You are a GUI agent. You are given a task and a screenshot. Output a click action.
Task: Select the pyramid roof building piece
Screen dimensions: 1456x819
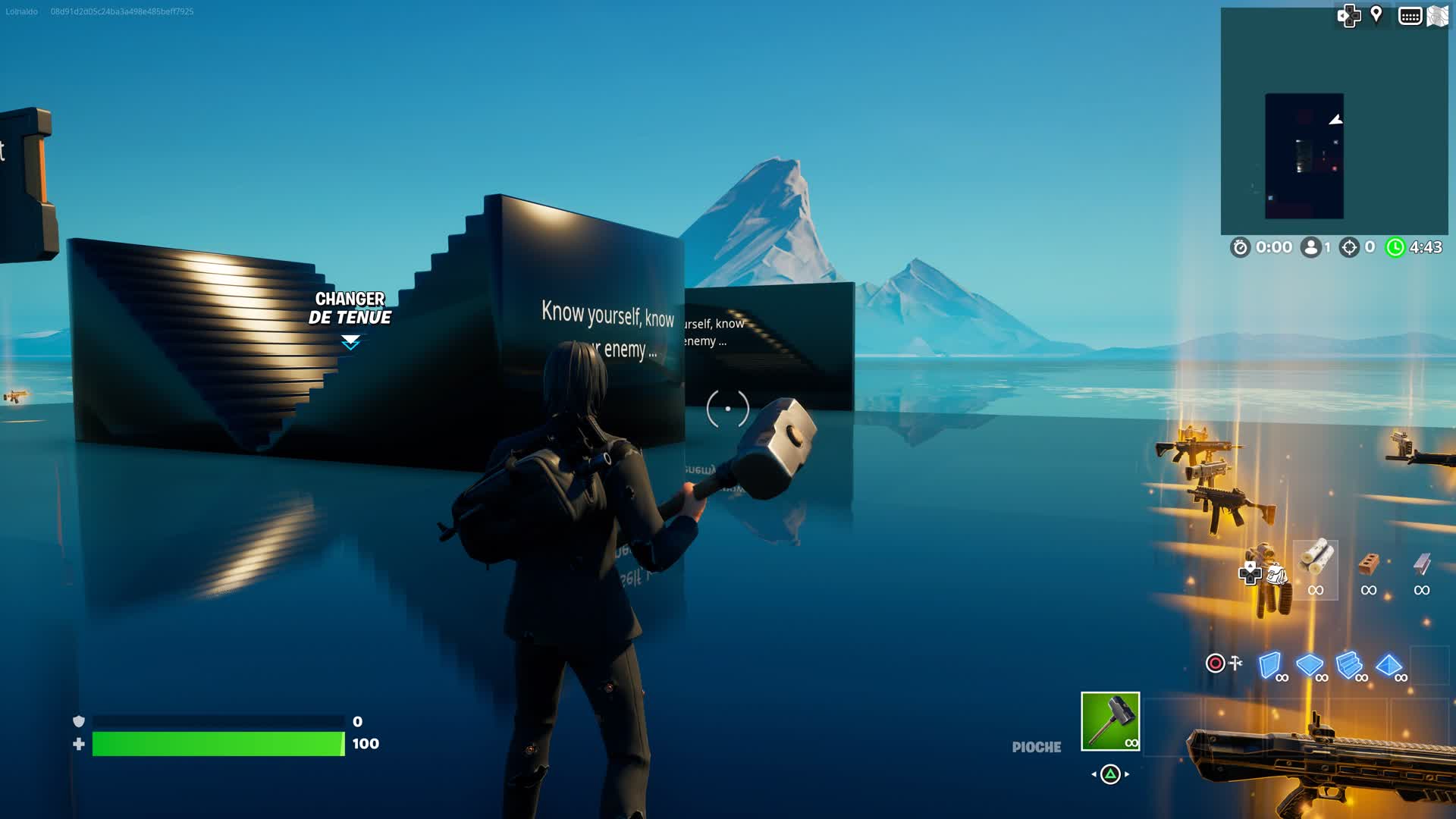(1389, 665)
